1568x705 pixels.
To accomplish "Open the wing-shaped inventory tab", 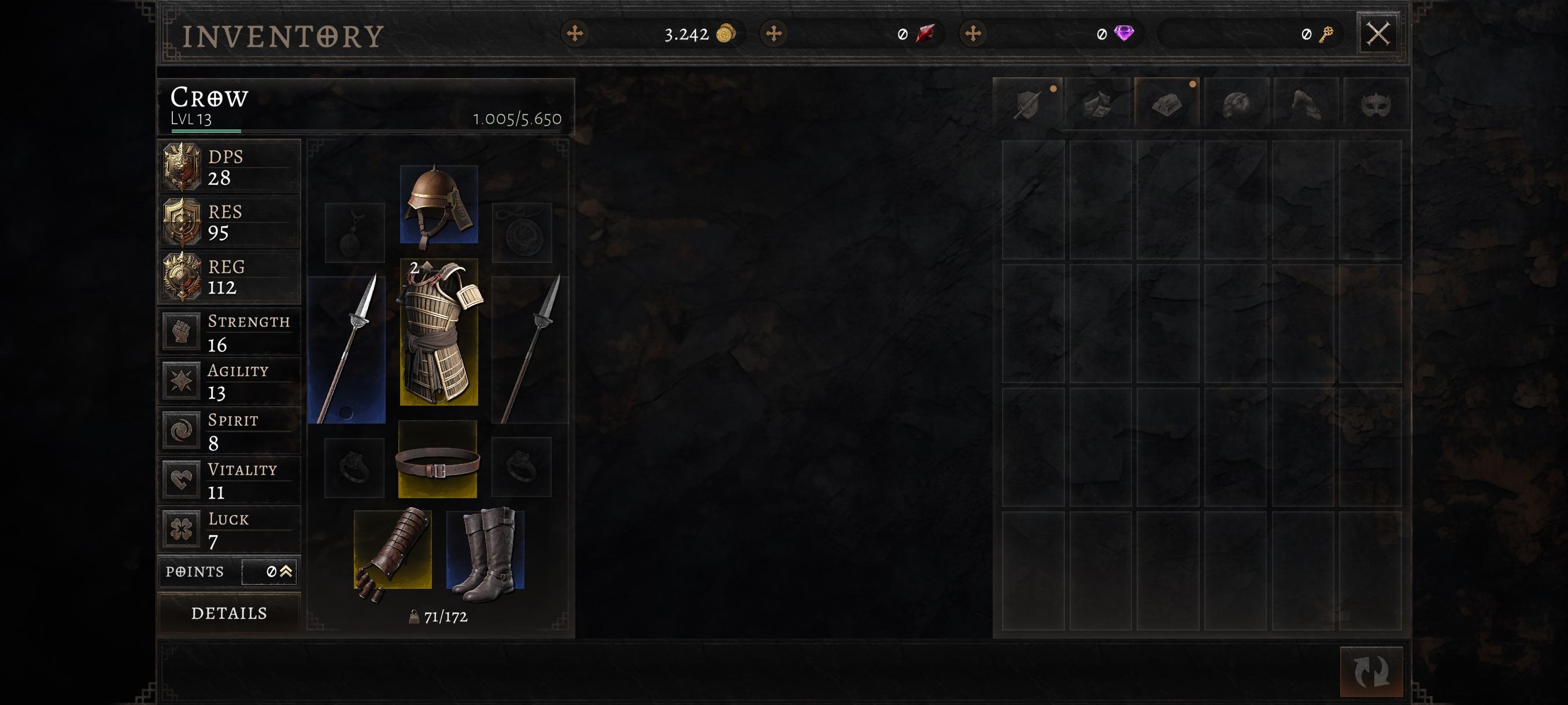I will click(1306, 103).
